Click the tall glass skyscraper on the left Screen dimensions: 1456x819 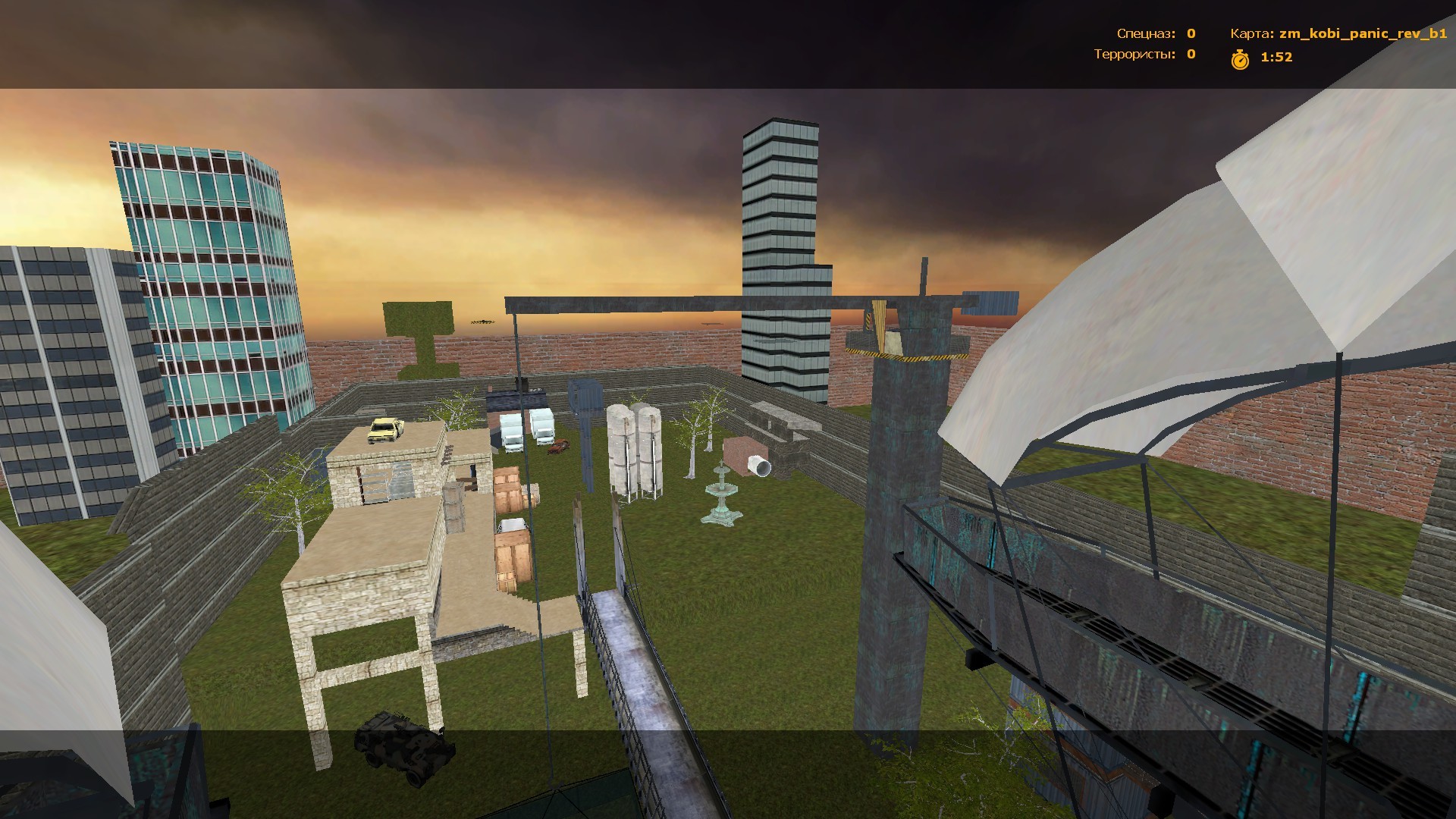click(205, 288)
